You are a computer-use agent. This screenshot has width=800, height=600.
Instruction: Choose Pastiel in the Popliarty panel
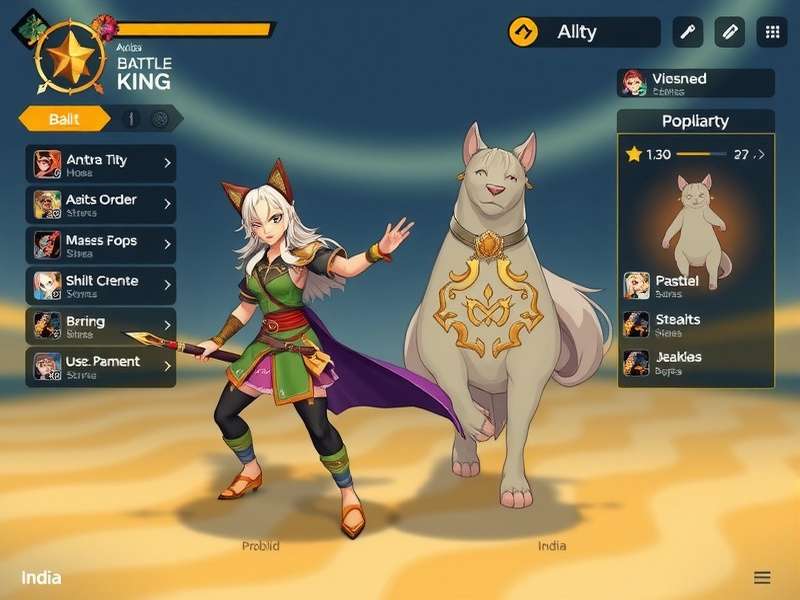click(696, 286)
